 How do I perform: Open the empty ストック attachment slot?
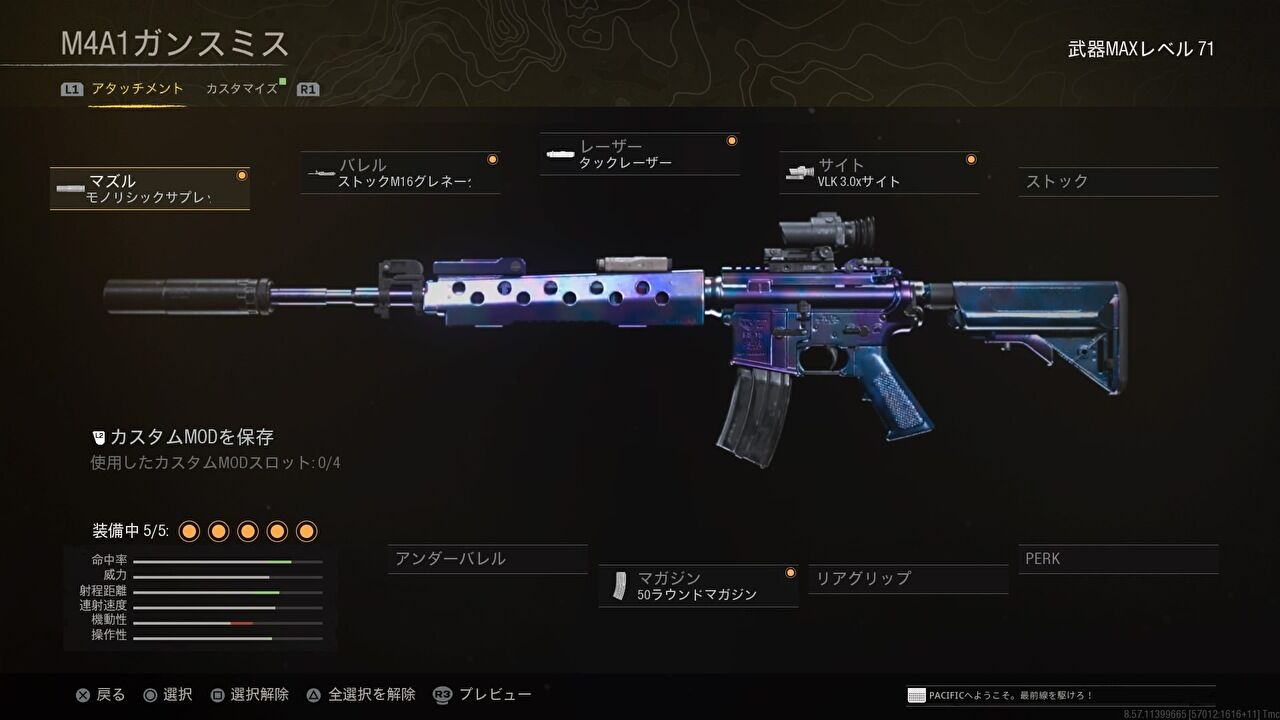tap(1117, 182)
